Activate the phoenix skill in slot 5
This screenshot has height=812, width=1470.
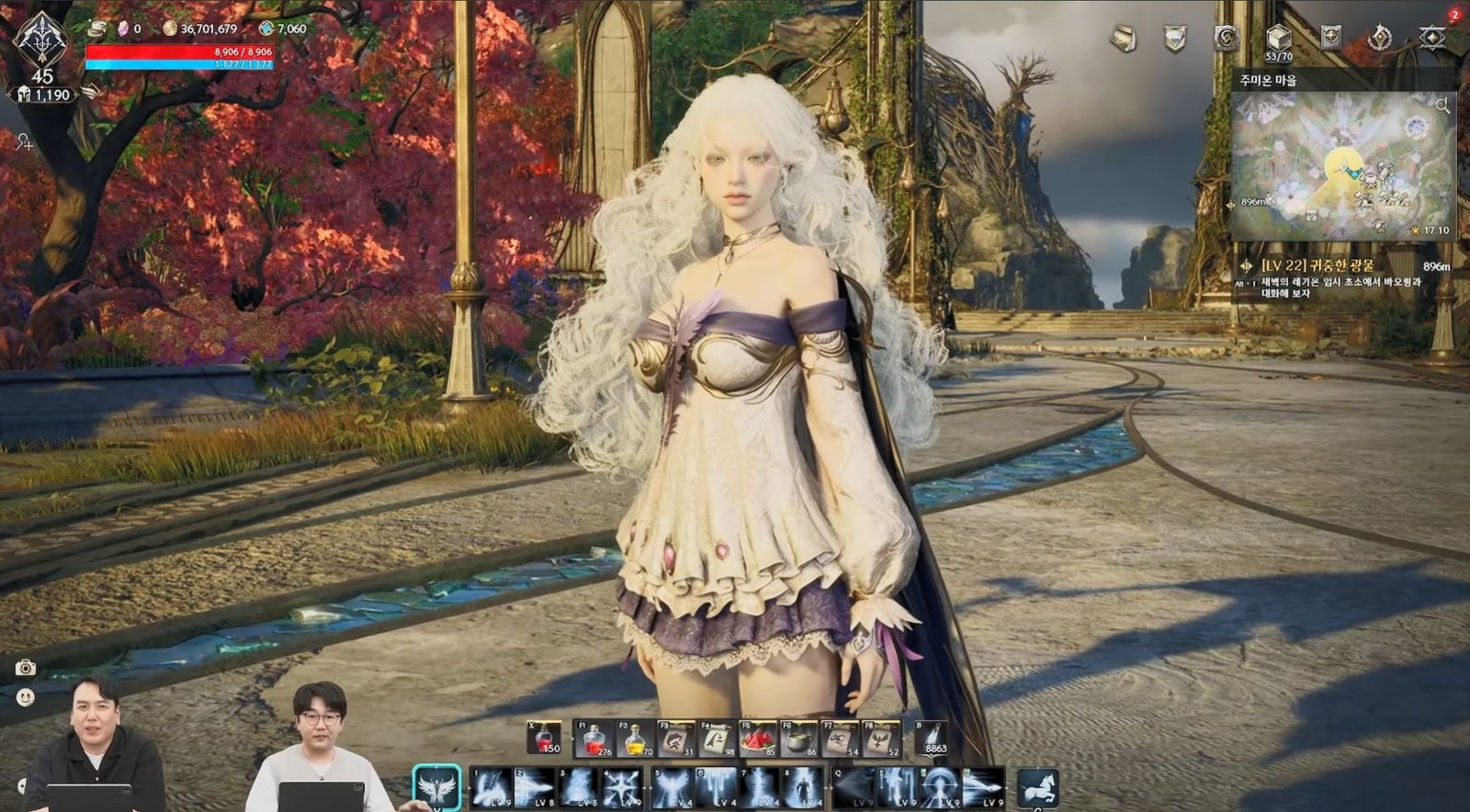coord(672,785)
